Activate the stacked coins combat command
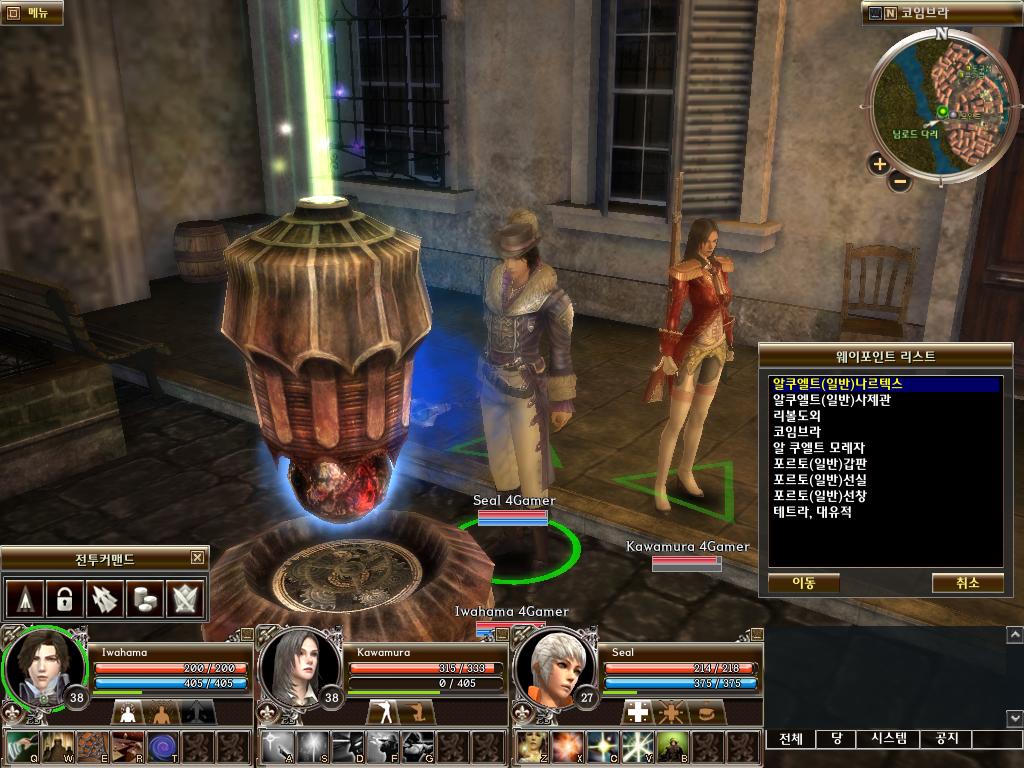1024x768 pixels. 146,599
